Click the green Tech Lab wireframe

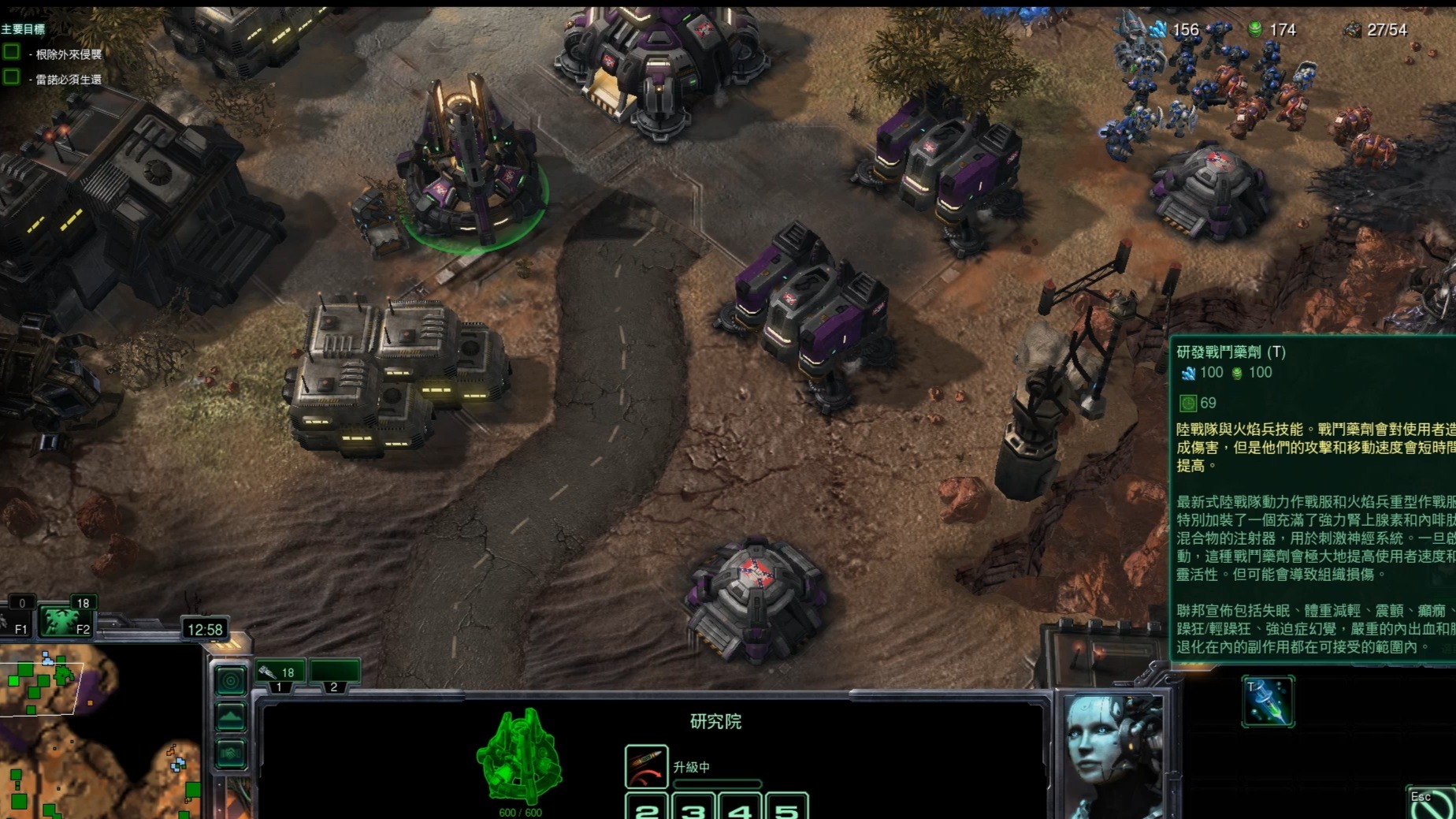point(520,756)
